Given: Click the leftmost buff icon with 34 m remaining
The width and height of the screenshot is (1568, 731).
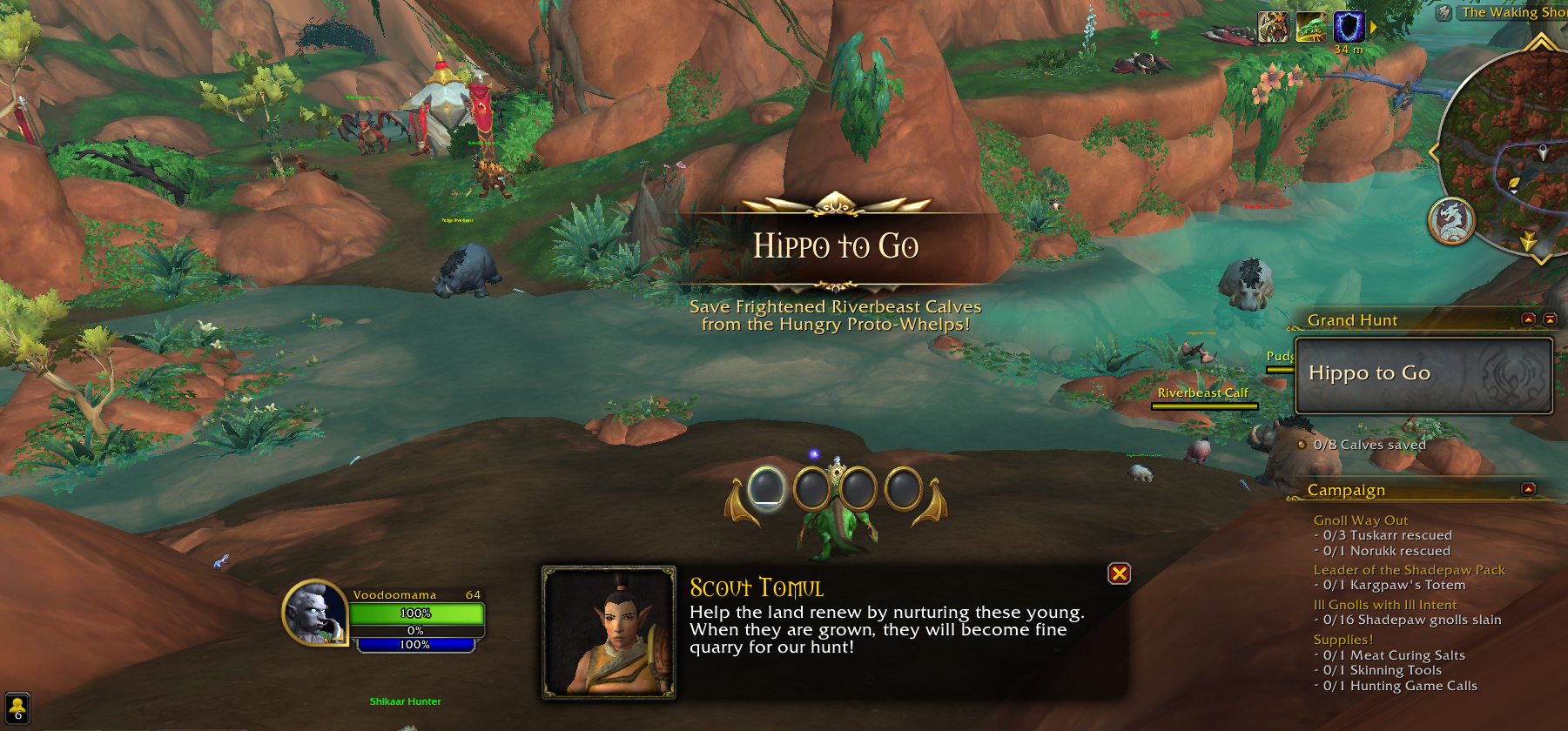Looking at the screenshot, I should click(1271, 26).
